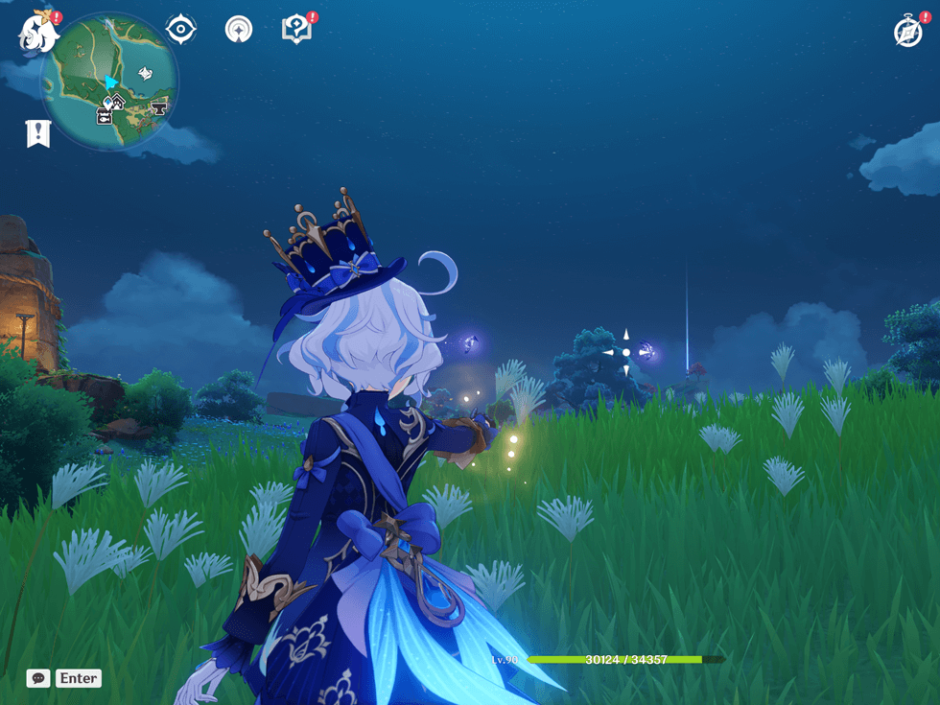Viewport: 940px width, 705px height.
Task: Open the circular minimap
Action: 111,82
